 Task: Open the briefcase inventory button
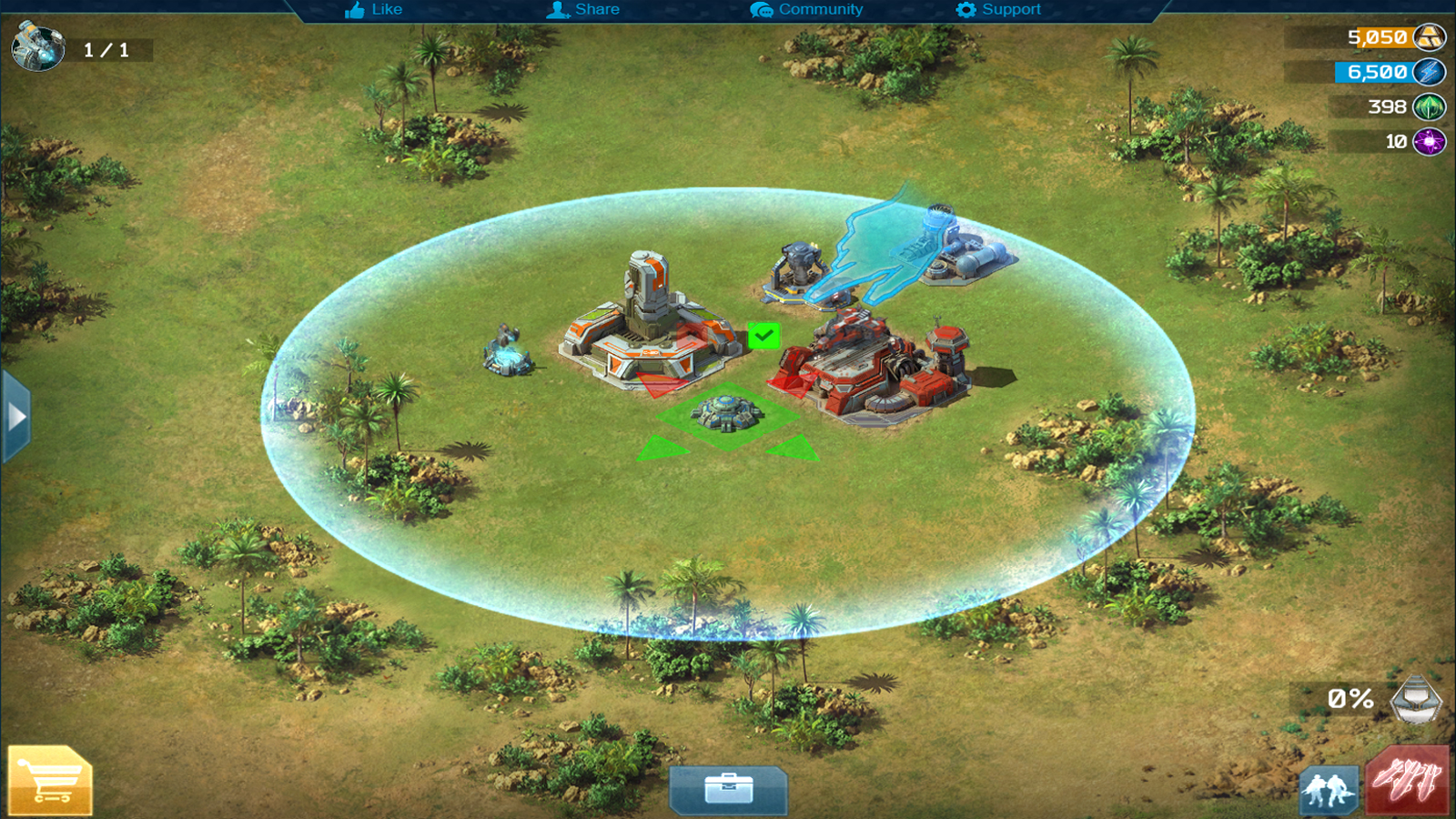[728, 789]
